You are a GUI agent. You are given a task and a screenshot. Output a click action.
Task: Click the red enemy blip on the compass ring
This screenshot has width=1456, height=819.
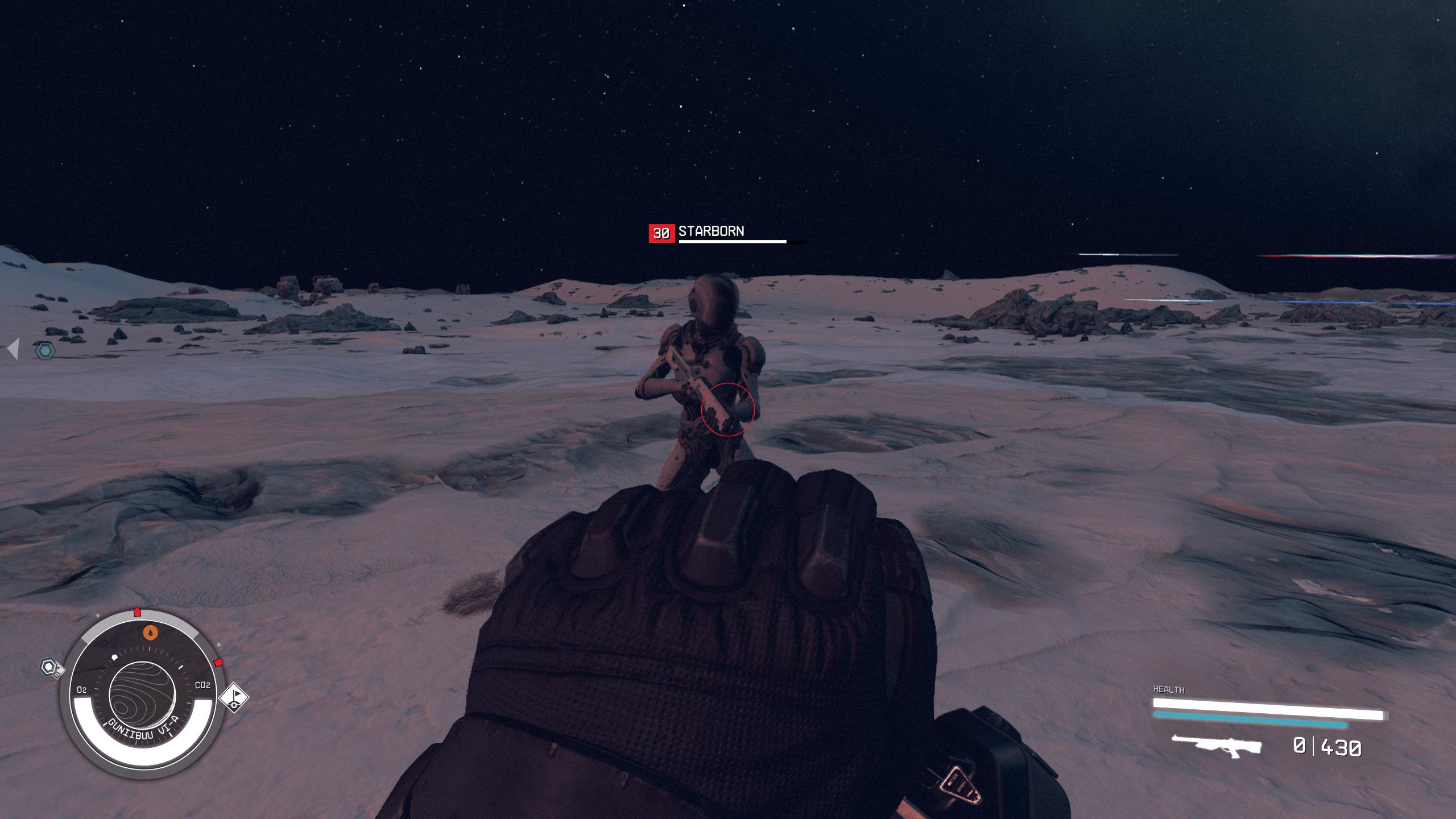(218, 662)
